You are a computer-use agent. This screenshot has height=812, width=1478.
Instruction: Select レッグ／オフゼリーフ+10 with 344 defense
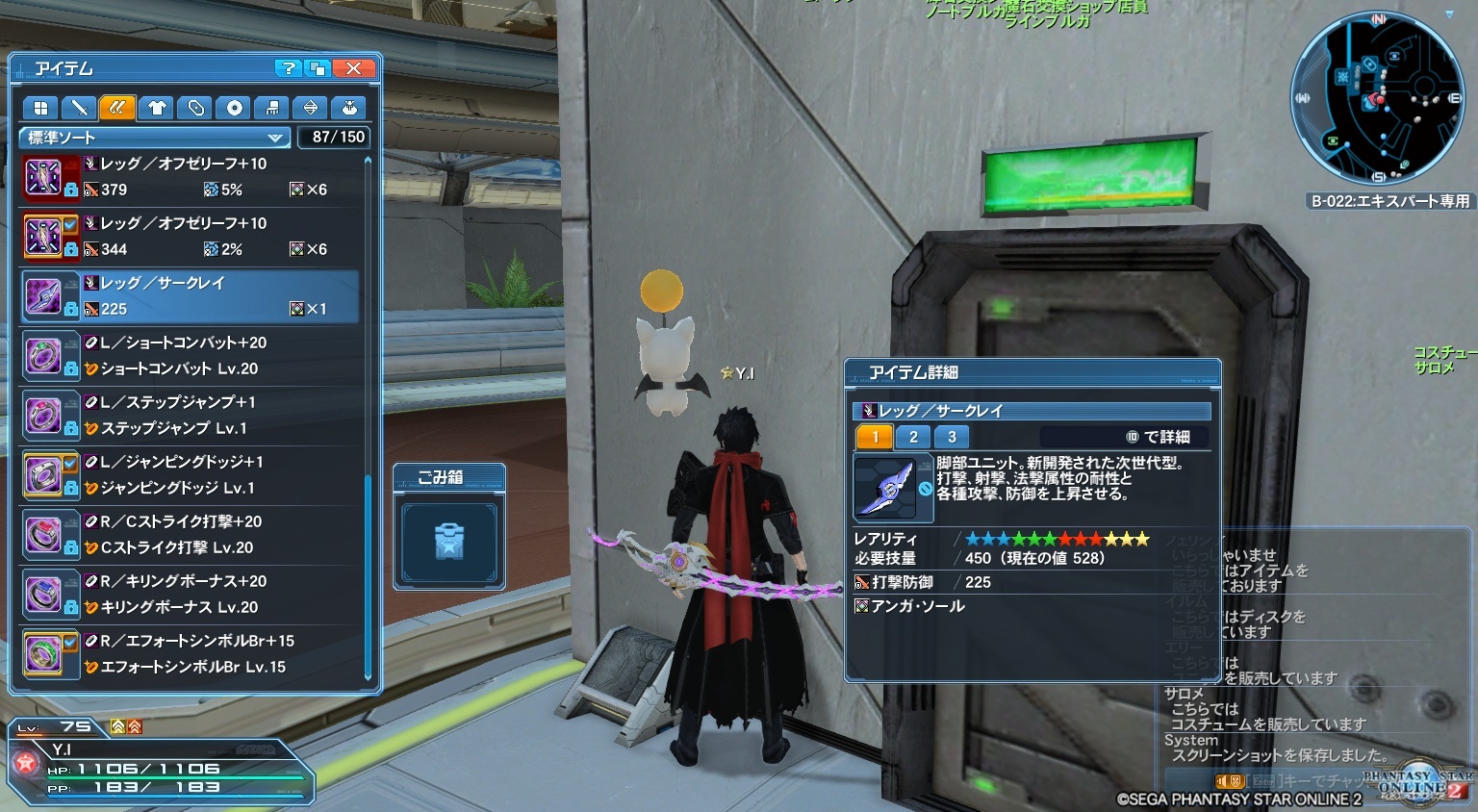click(x=192, y=237)
